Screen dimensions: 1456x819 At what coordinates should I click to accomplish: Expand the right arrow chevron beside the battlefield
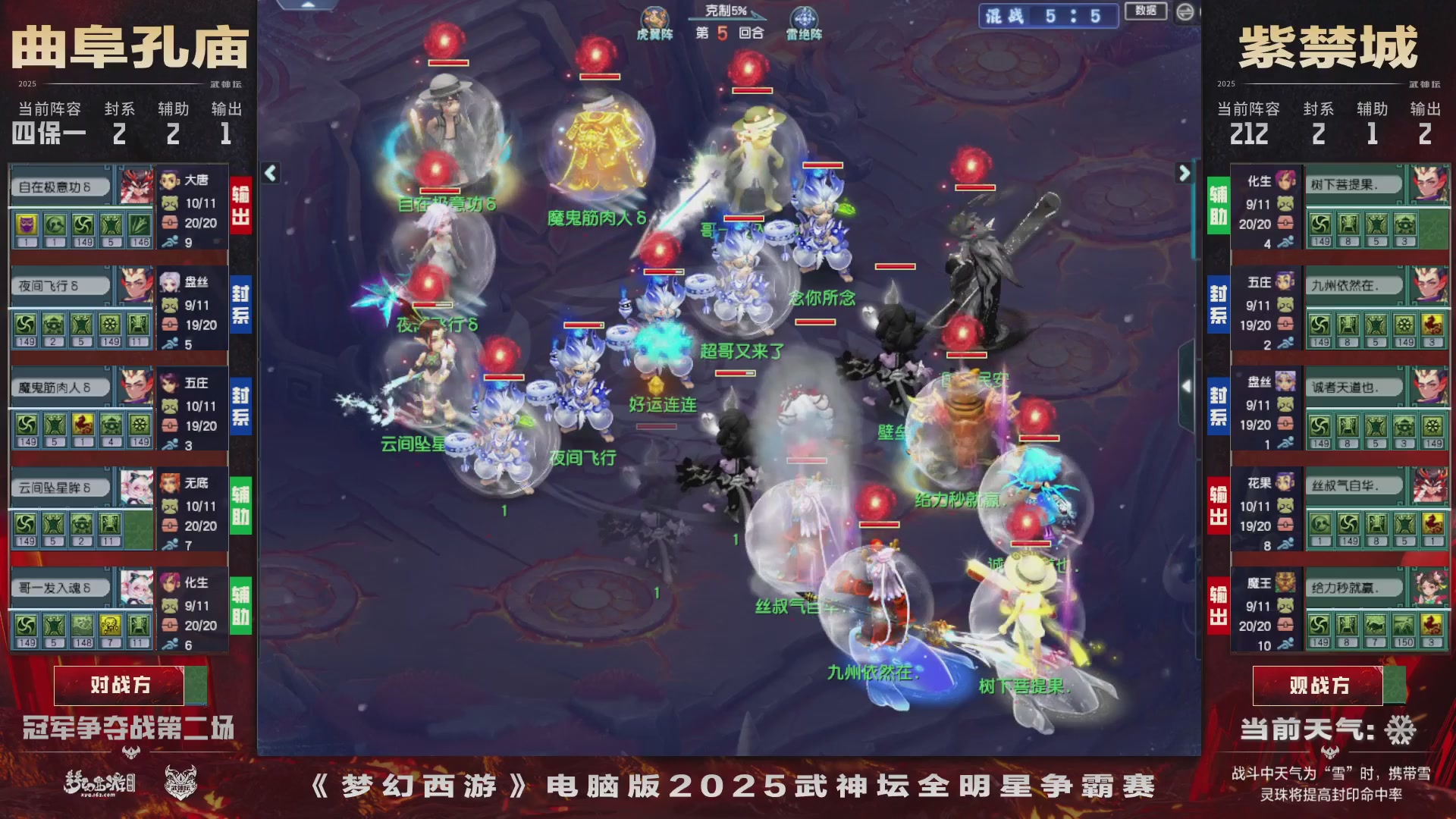click(x=1184, y=173)
